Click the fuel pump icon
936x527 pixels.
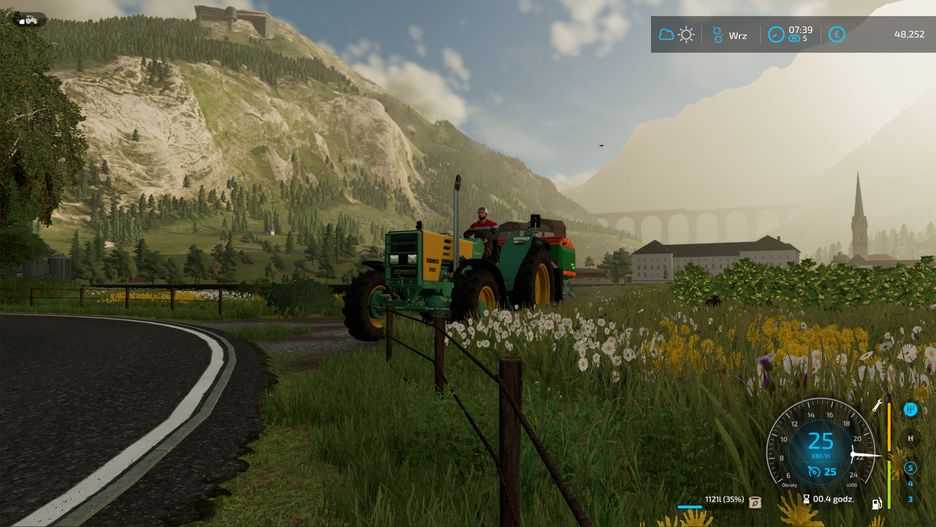coord(877,503)
